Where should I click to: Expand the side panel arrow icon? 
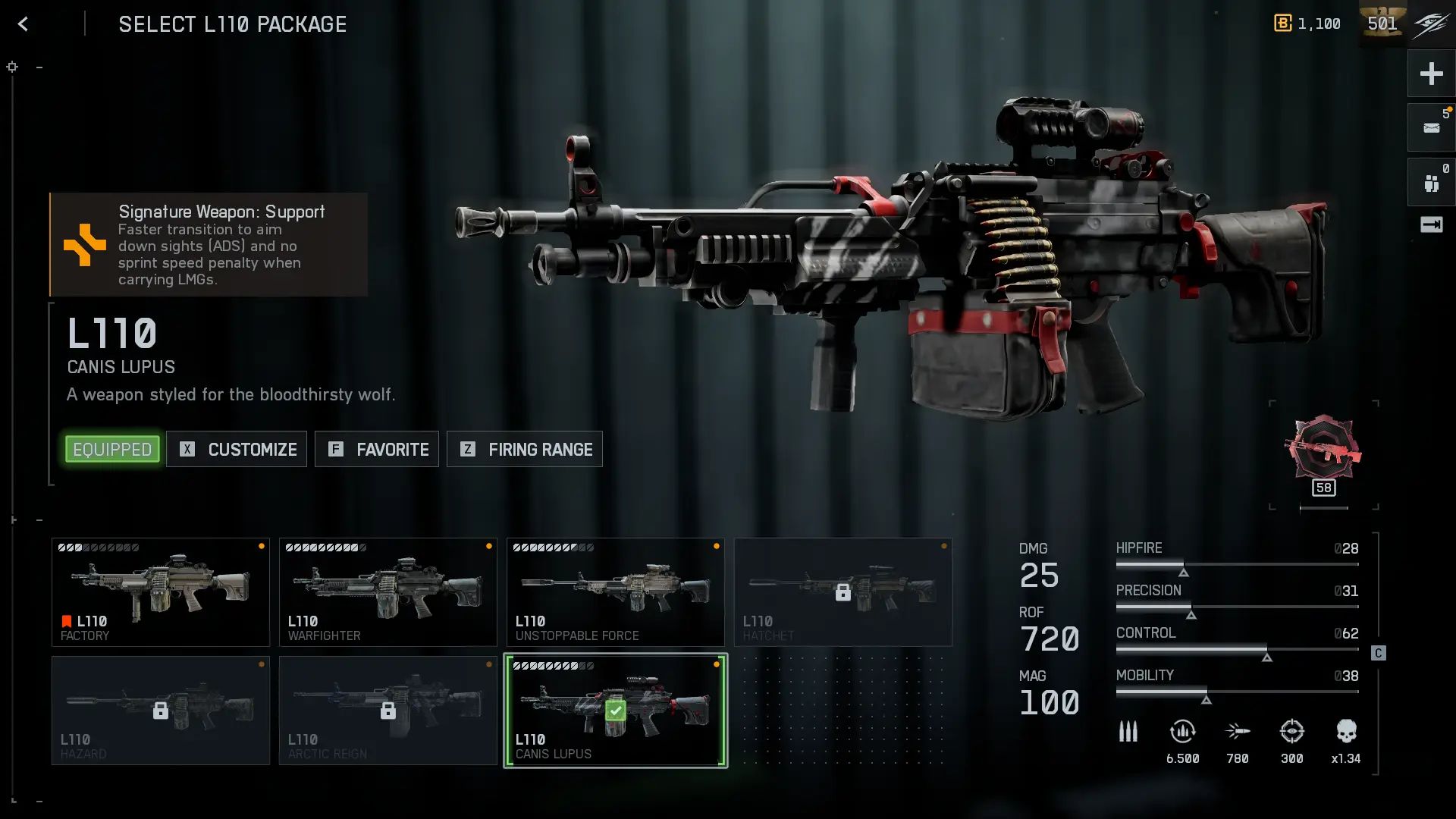(1431, 224)
